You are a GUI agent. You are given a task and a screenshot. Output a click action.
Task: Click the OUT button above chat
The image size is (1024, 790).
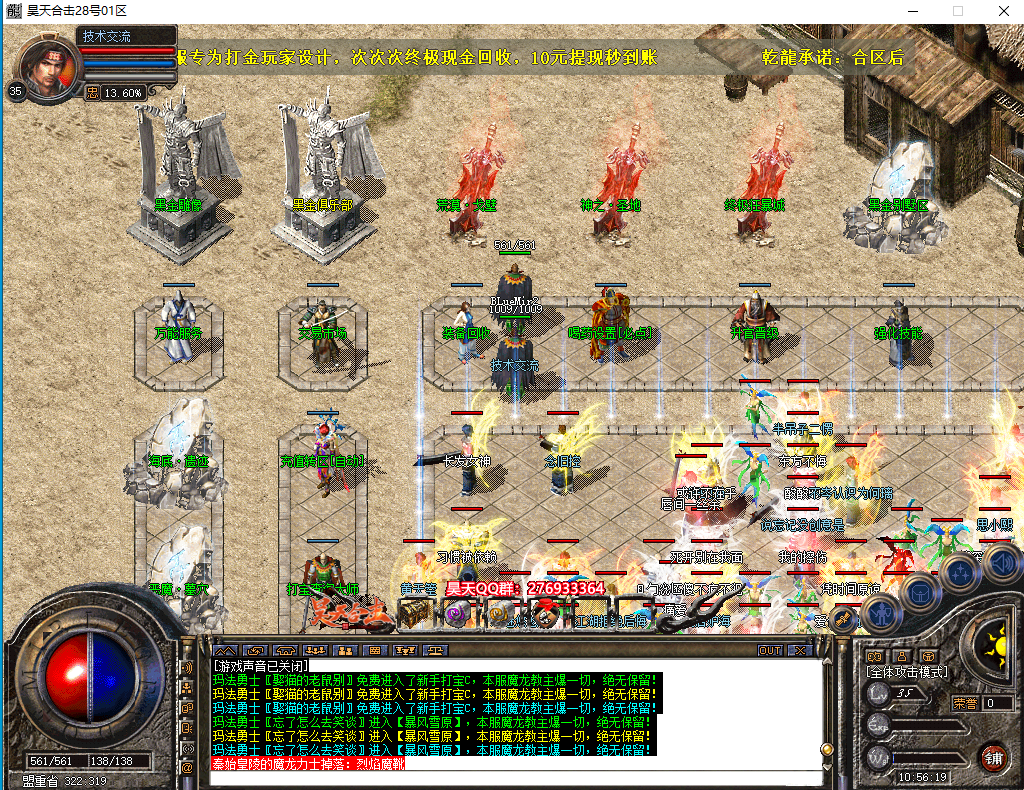tap(769, 650)
